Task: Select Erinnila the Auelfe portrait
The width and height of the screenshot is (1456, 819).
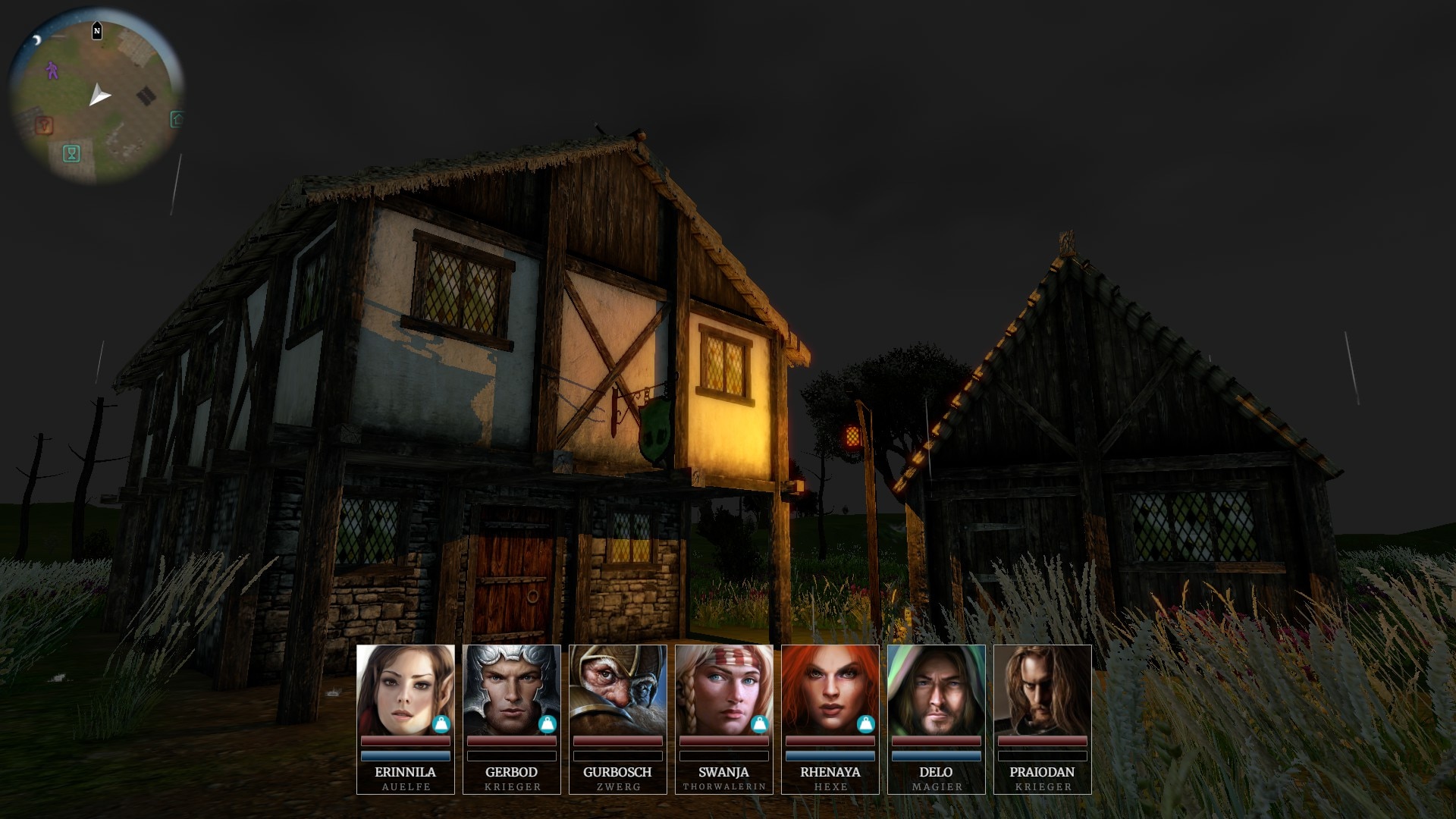Action: (x=405, y=690)
